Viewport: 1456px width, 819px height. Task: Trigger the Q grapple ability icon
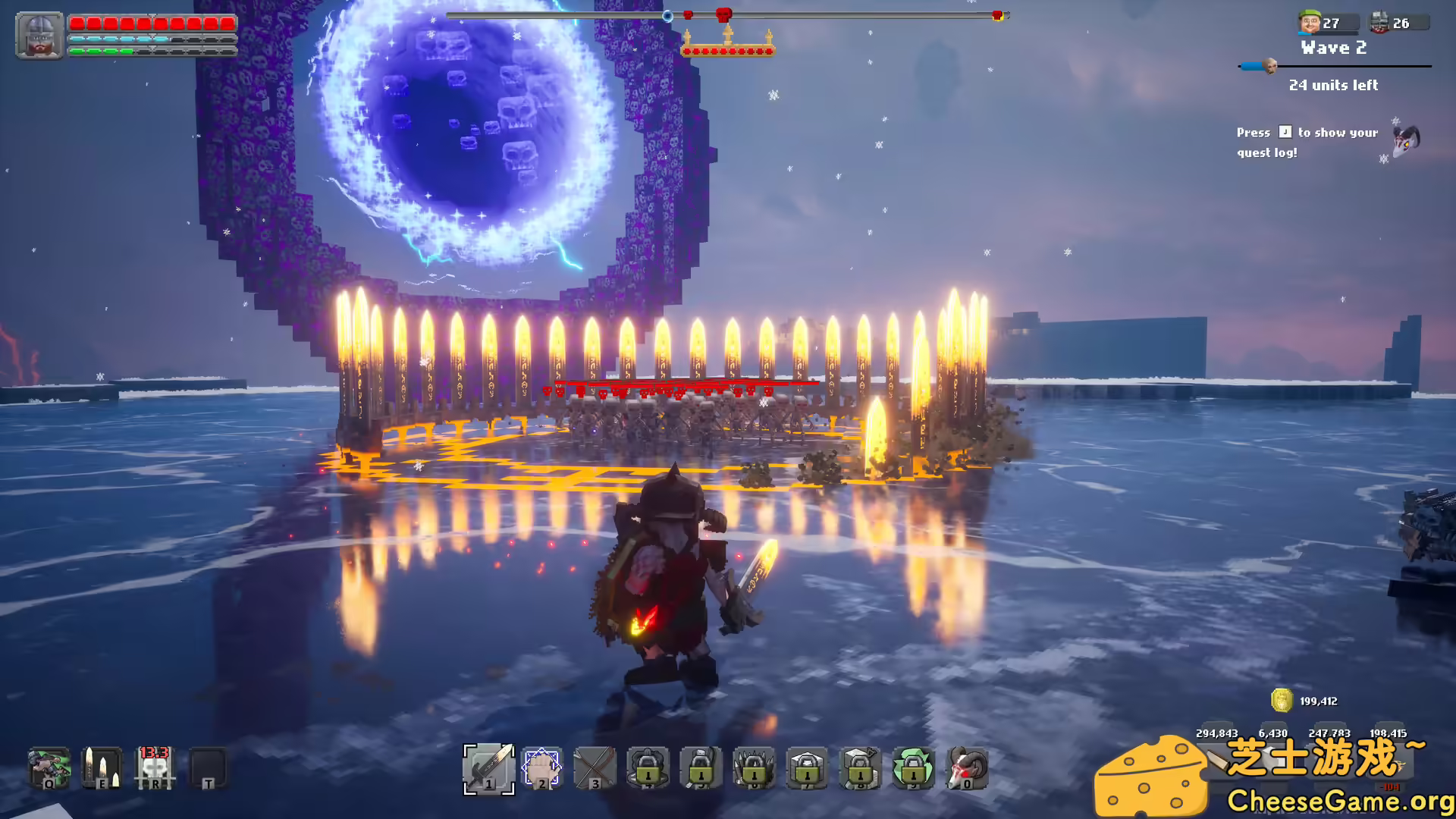[47, 768]
